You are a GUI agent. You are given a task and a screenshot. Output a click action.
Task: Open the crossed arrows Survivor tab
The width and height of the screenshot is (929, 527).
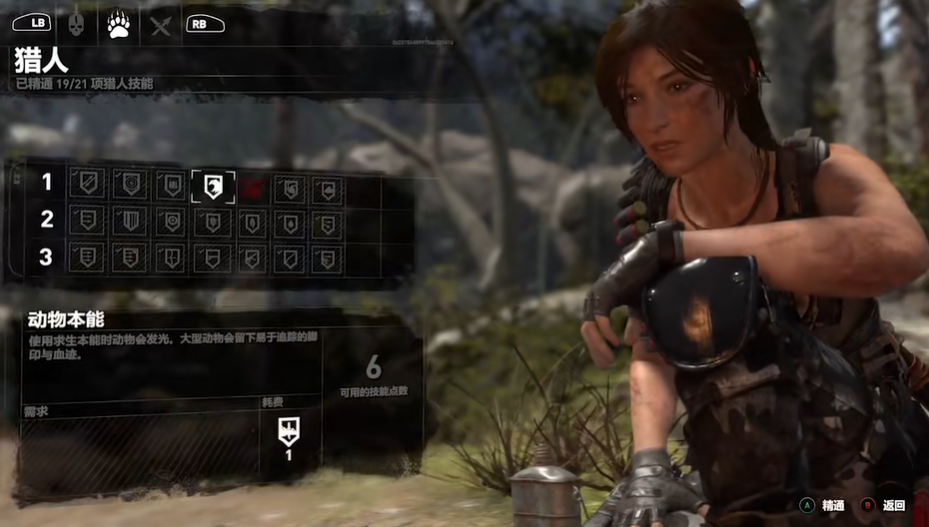pyautogui.click(x=160, y=24)
